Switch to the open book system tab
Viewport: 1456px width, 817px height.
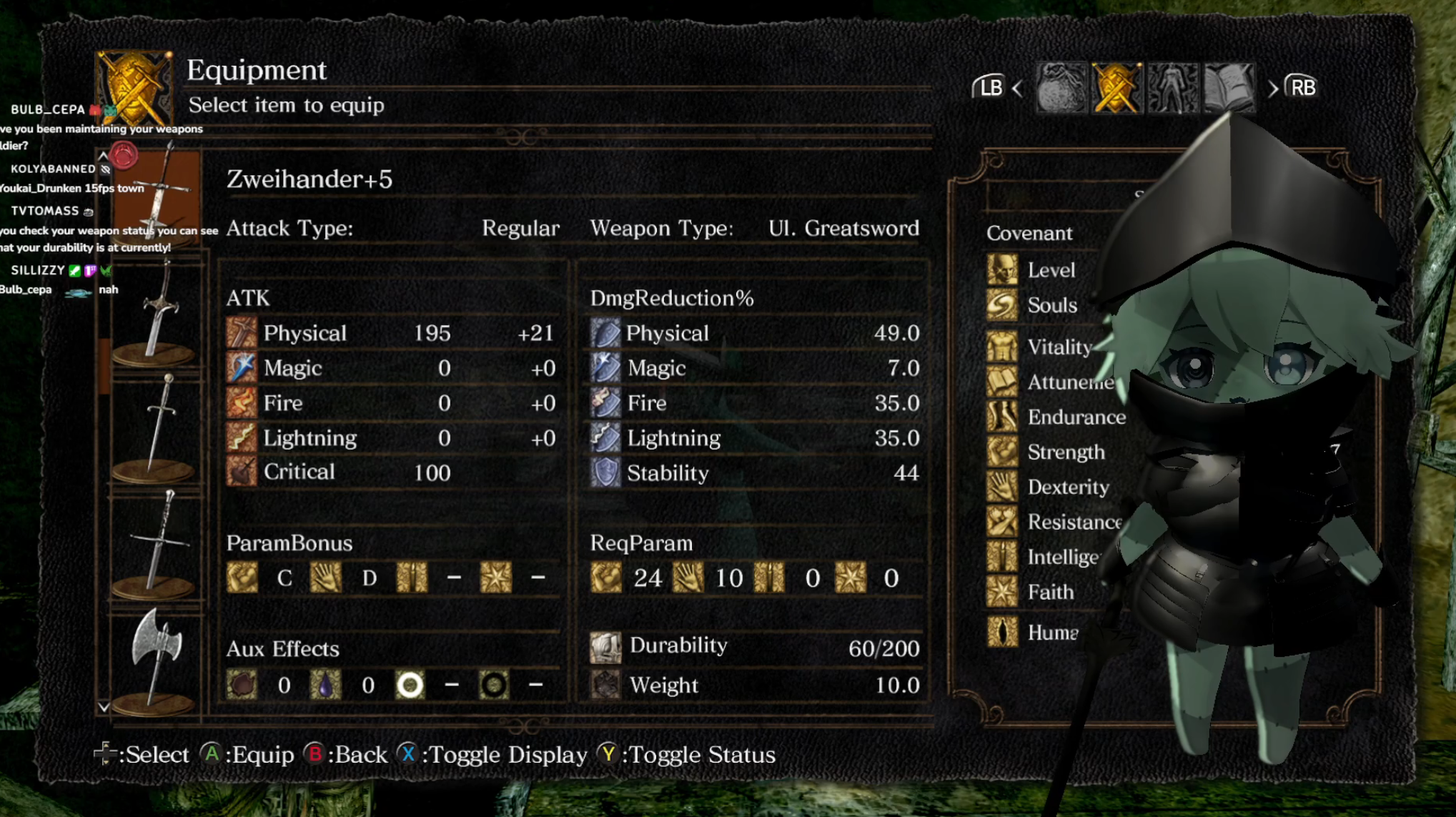click(1229, 88)
